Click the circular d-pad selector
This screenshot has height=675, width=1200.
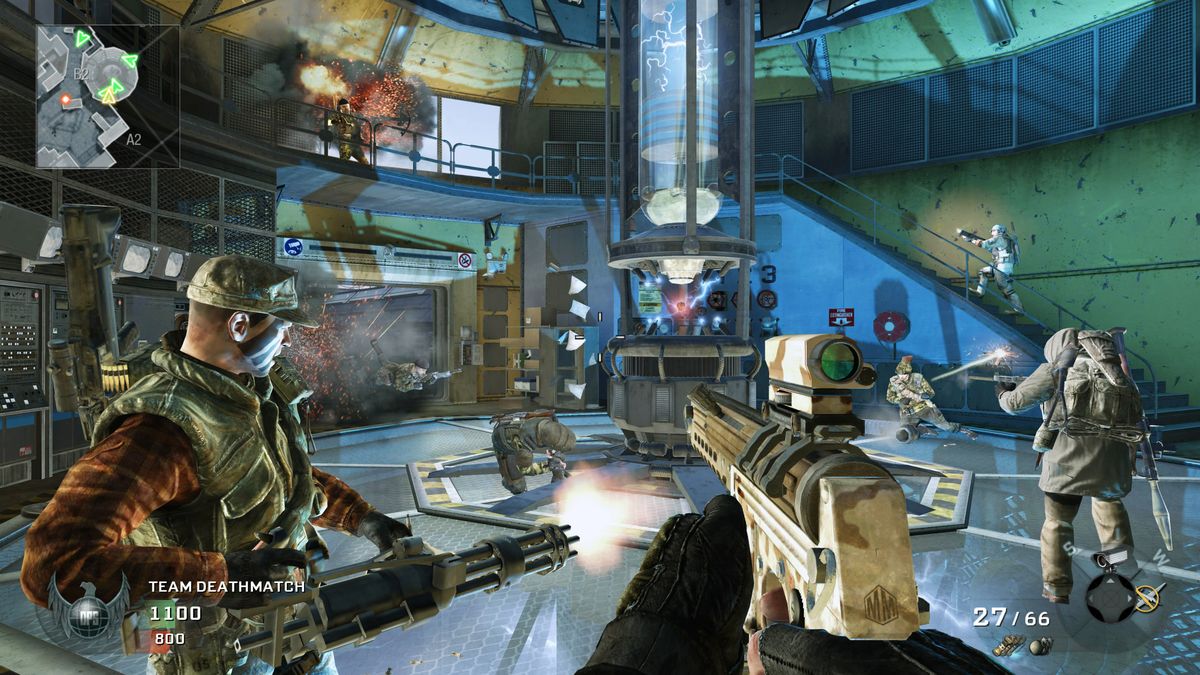point(1109,598)
